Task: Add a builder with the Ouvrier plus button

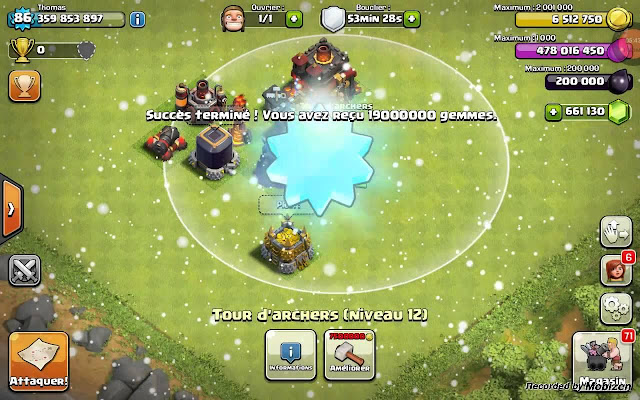Action: tap(293, 19)
